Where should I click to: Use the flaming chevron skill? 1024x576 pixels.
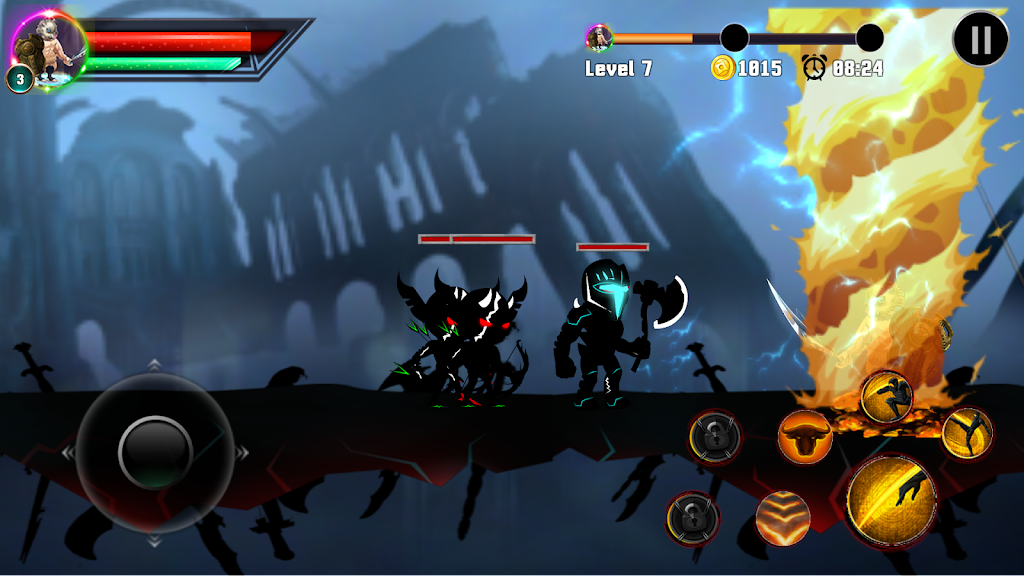pos(783,516)
